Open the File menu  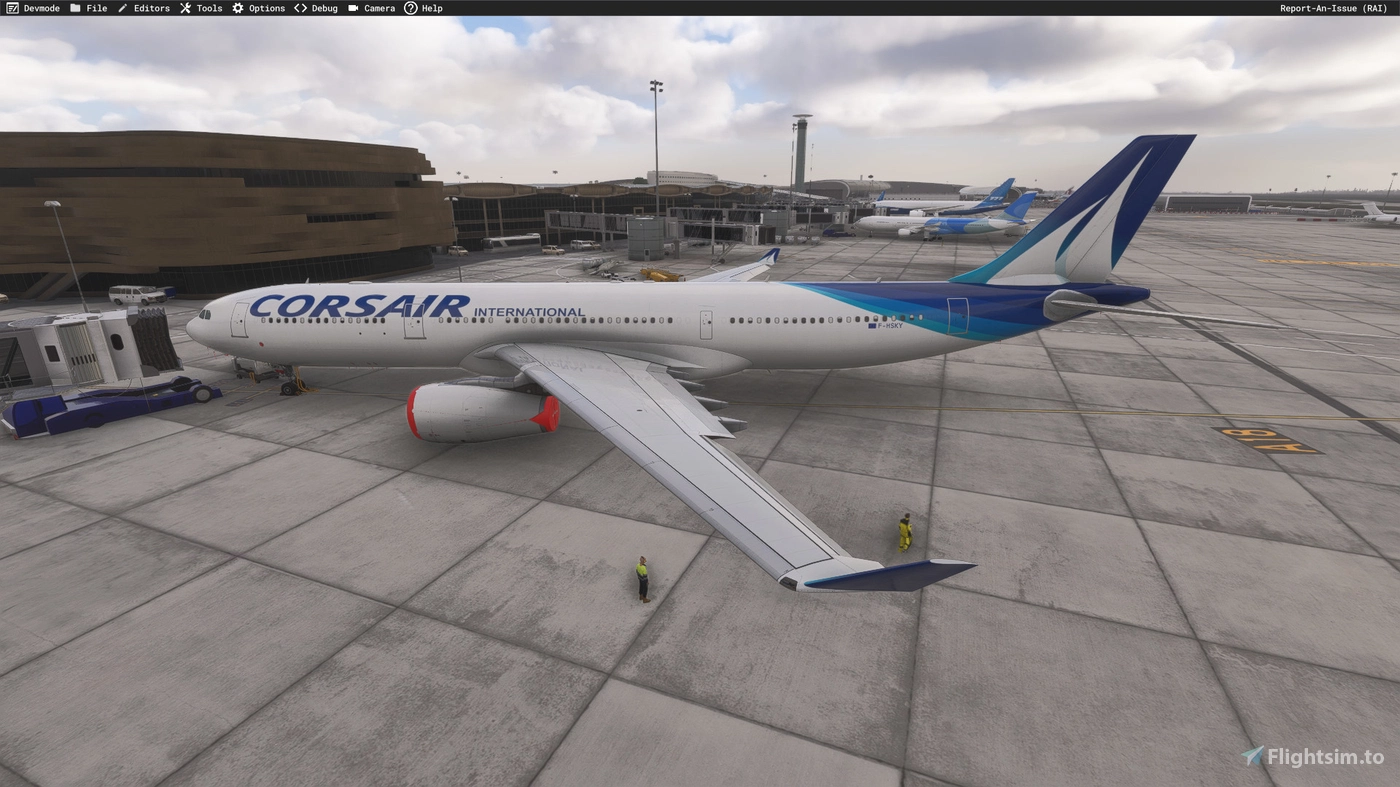[x=96, y=7]
